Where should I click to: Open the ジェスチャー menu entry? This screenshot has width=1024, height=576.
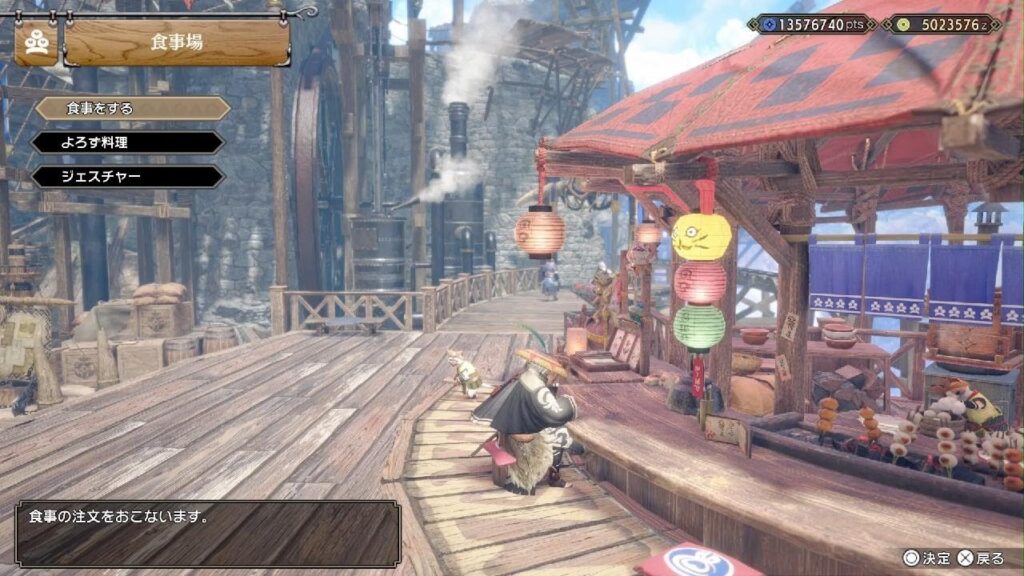127,177
